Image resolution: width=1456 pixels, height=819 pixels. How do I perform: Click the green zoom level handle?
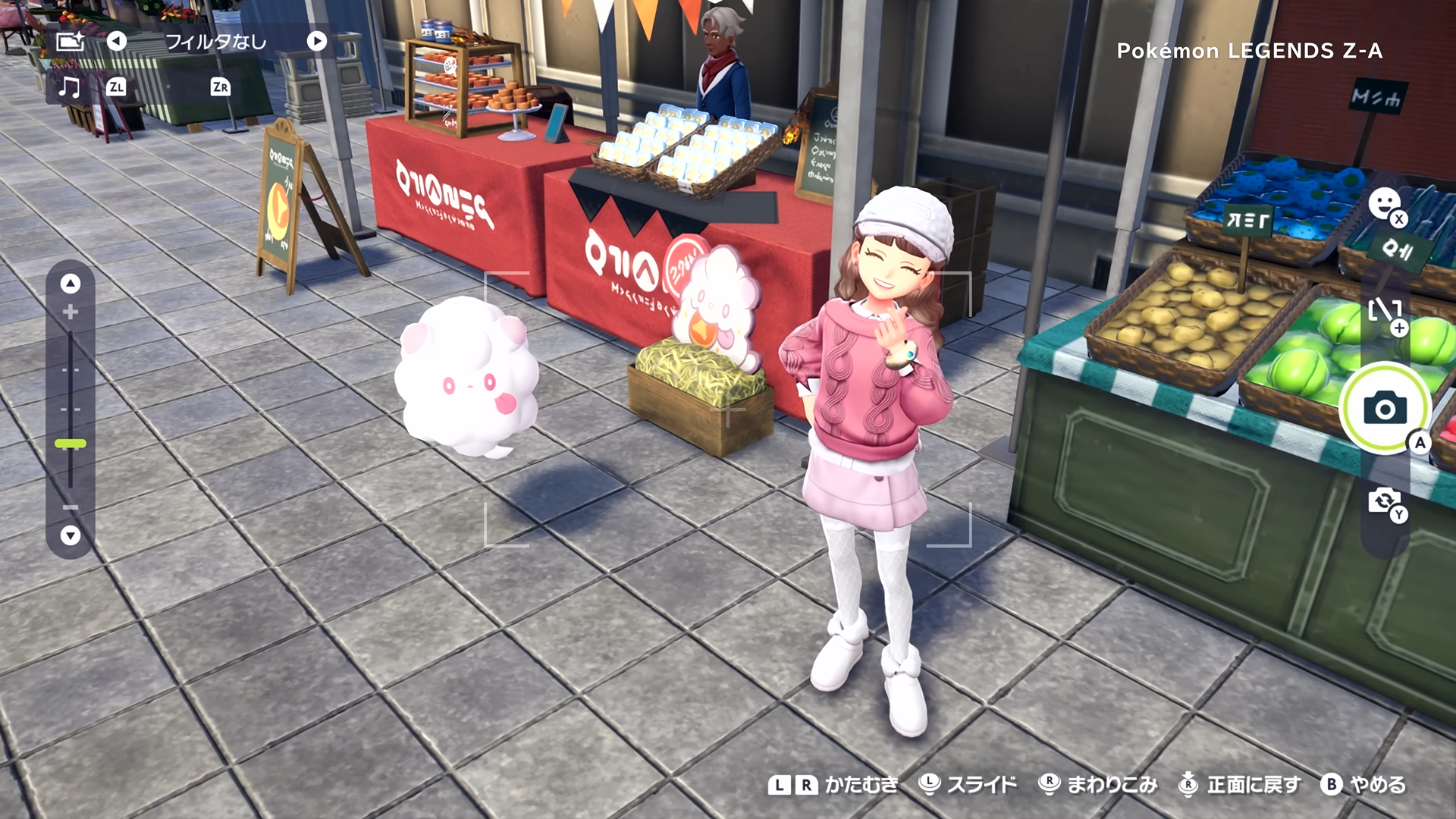71,444
